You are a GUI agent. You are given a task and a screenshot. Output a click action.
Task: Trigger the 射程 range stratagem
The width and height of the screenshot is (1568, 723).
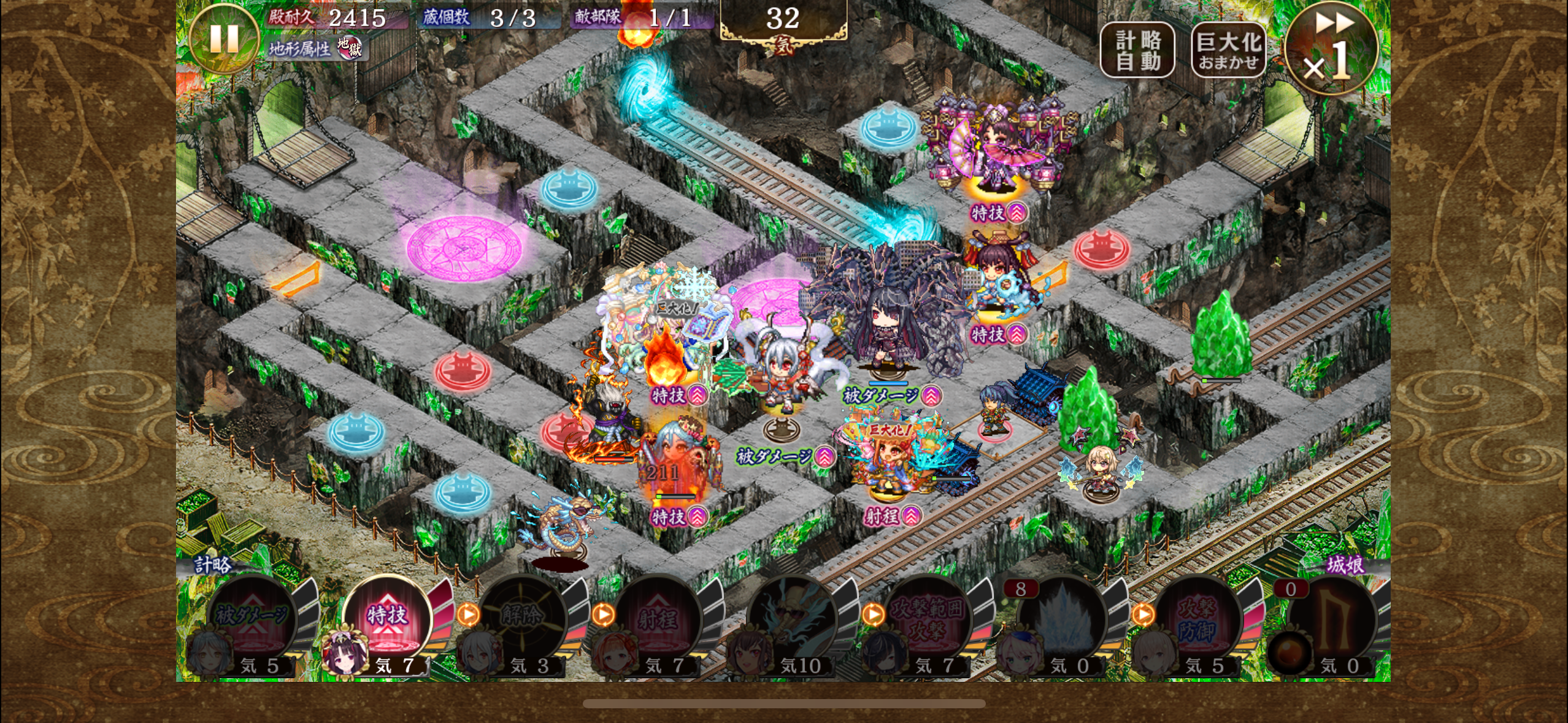pyautogui.click(x=657, y=619)
